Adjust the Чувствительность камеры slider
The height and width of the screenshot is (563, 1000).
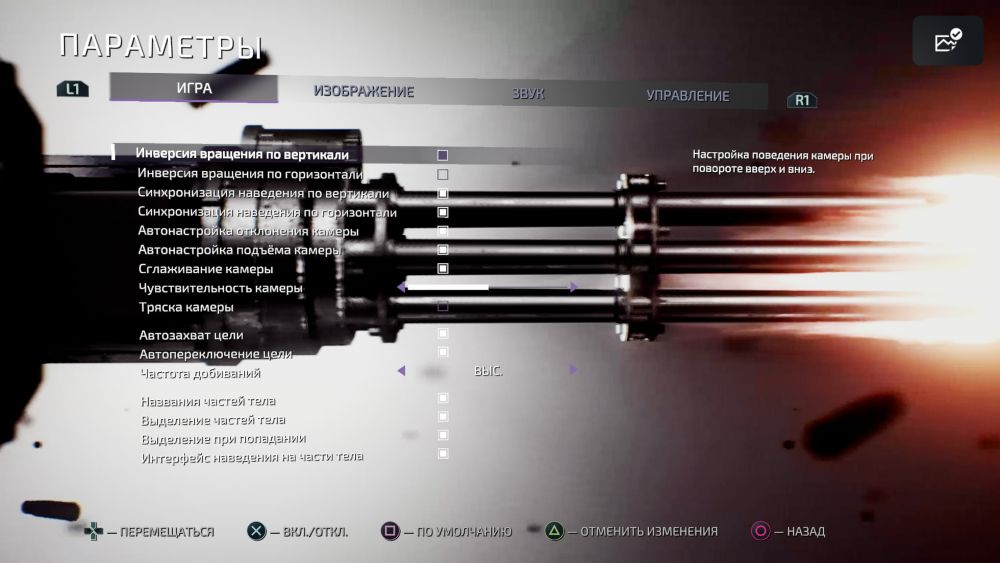488,287
